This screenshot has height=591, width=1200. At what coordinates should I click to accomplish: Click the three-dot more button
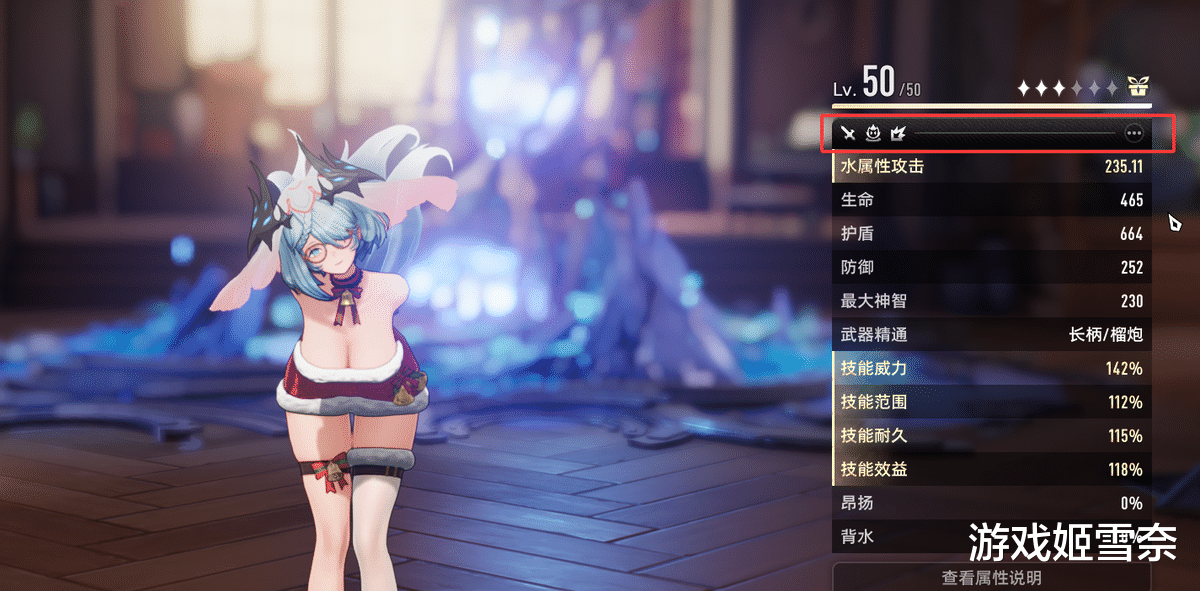click(1133, 132)
